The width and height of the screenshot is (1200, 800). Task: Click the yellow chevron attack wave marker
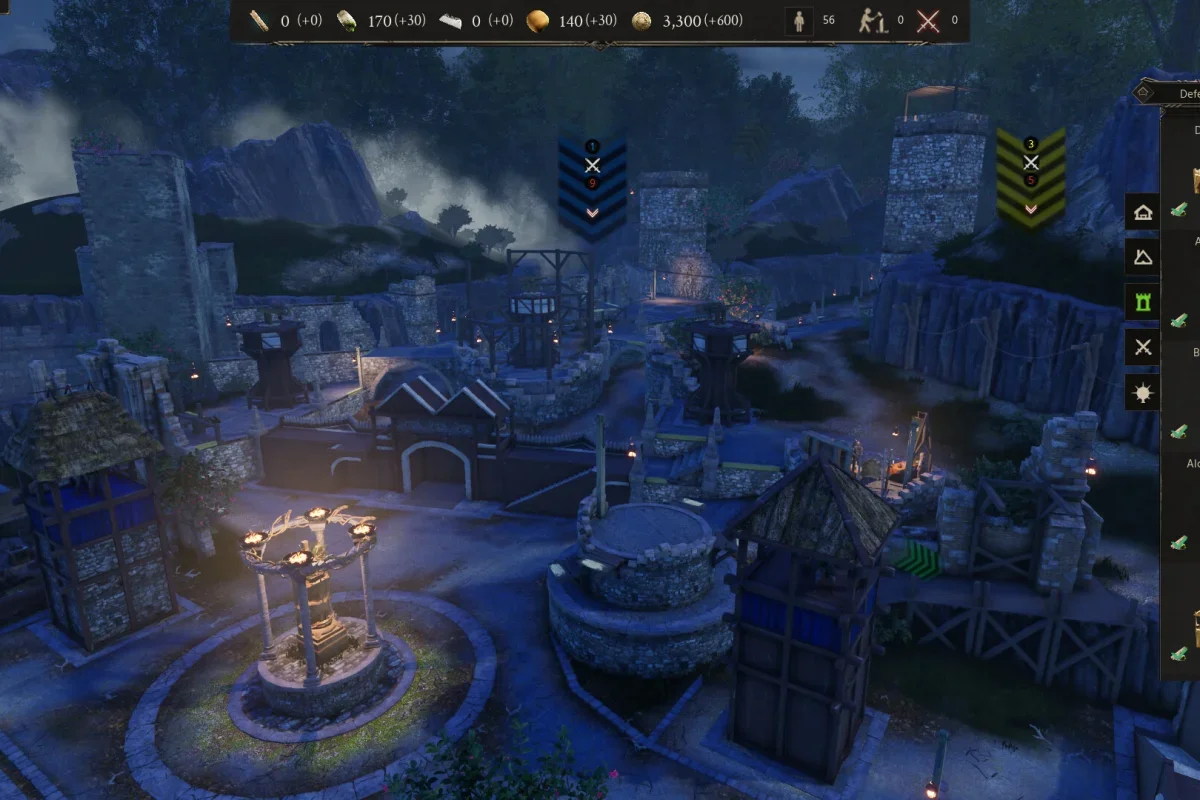coord(1031,177)
